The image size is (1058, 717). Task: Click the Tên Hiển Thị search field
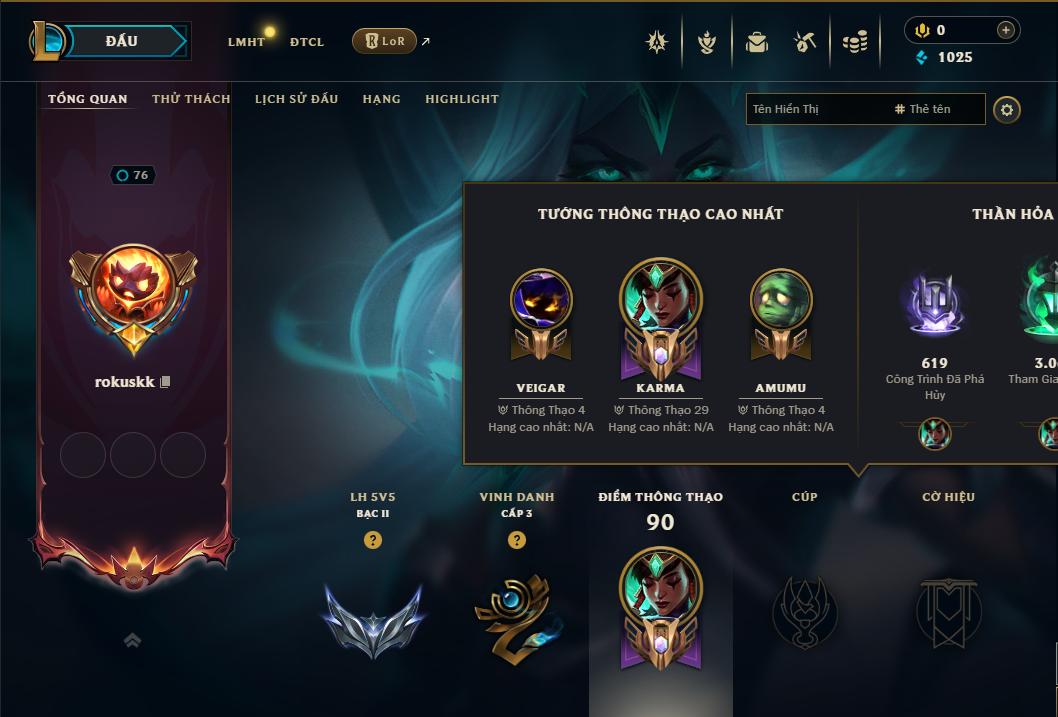[815, 109]
